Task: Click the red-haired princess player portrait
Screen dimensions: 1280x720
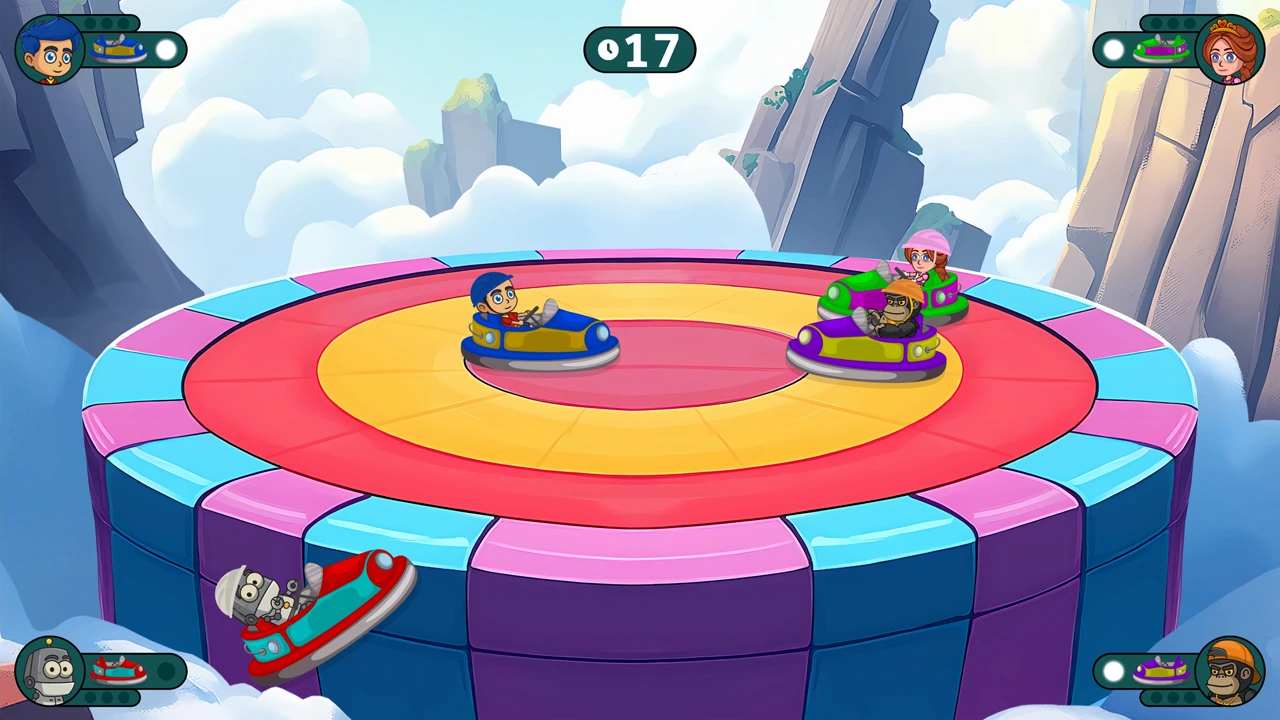Action: [1229, 50]
